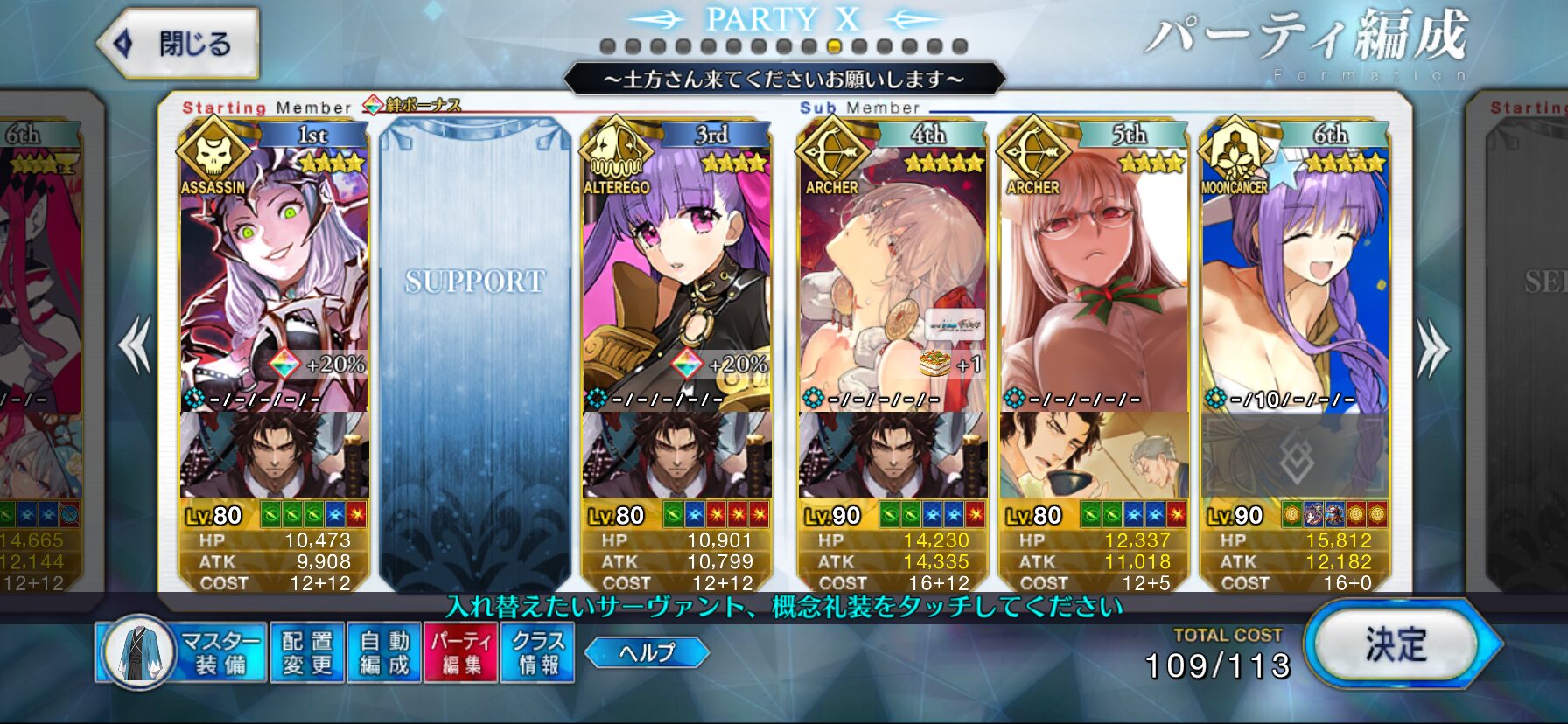
Task: Select the 5th slot Archer with glasses
Action: coord(1094,280)
